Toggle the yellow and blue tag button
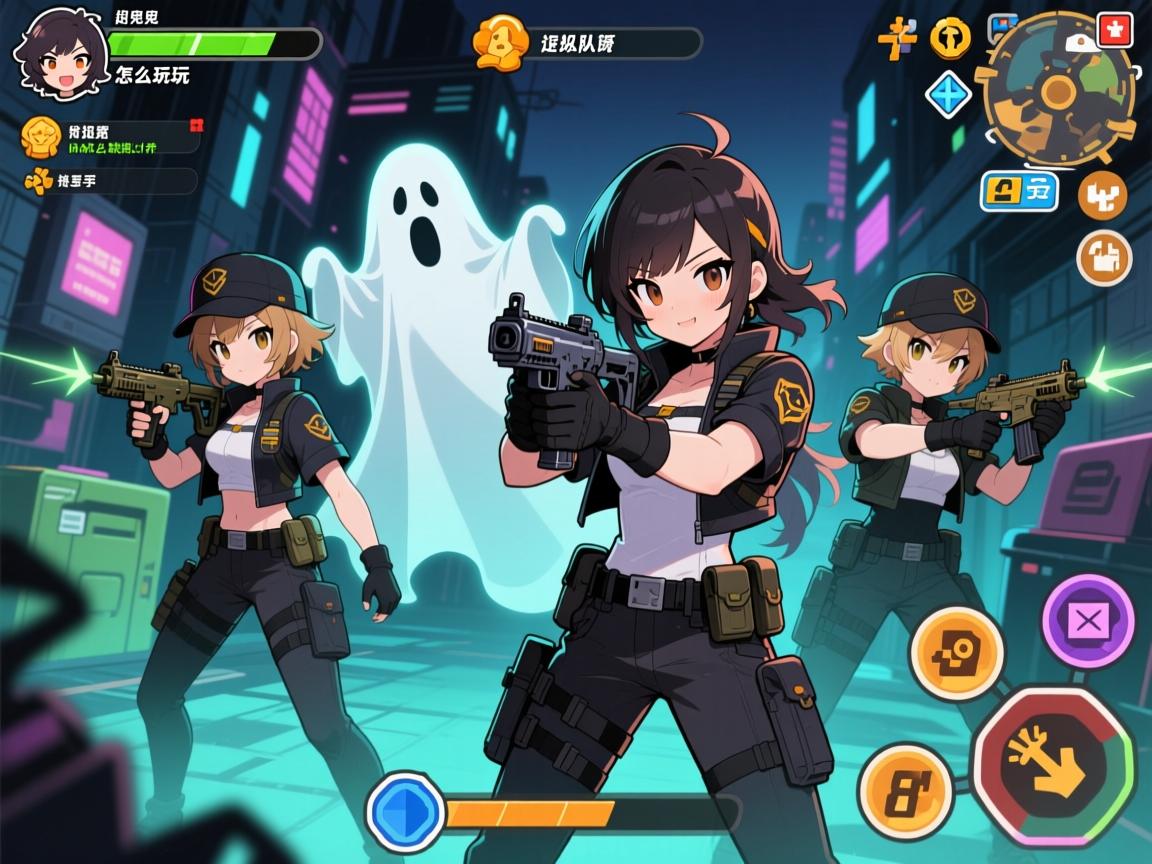The image size is (1152, 864). coord(1020,189)
